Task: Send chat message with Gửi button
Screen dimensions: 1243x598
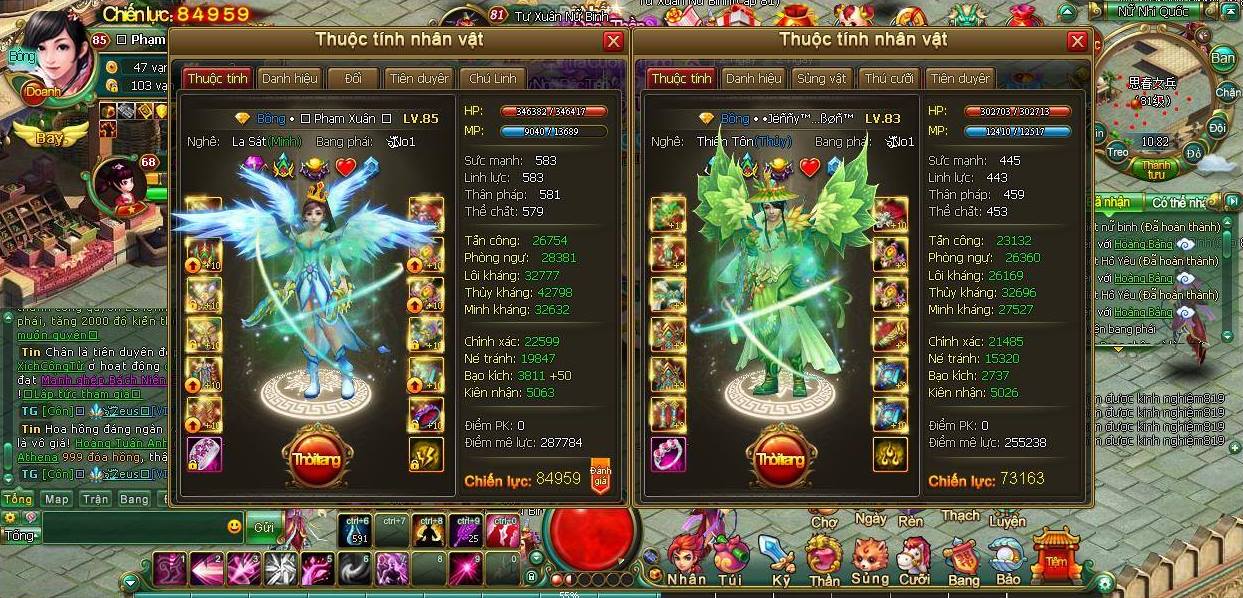Action: click(263, 526)
